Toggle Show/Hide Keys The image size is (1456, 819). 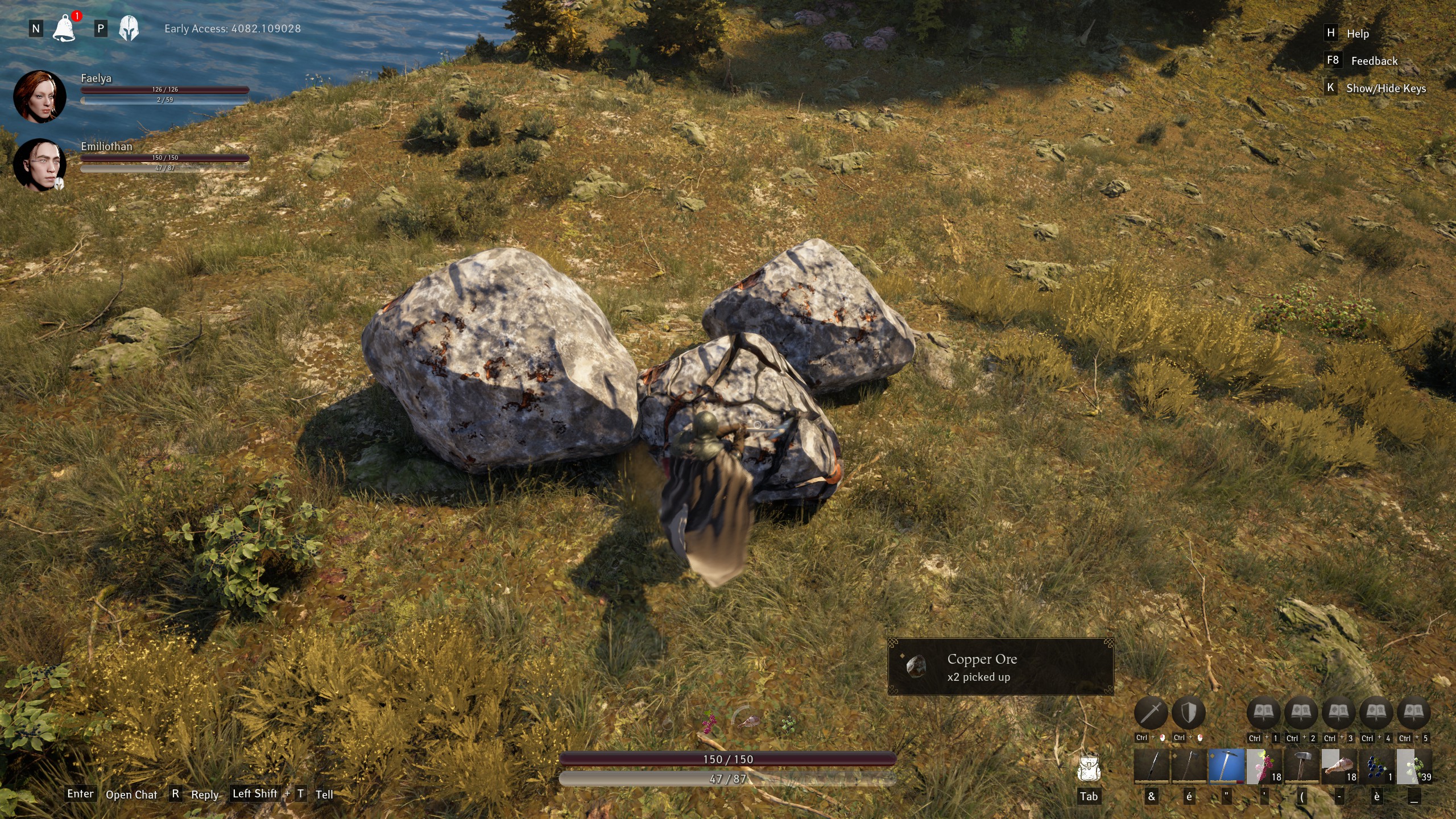[x=1385, y=88]
